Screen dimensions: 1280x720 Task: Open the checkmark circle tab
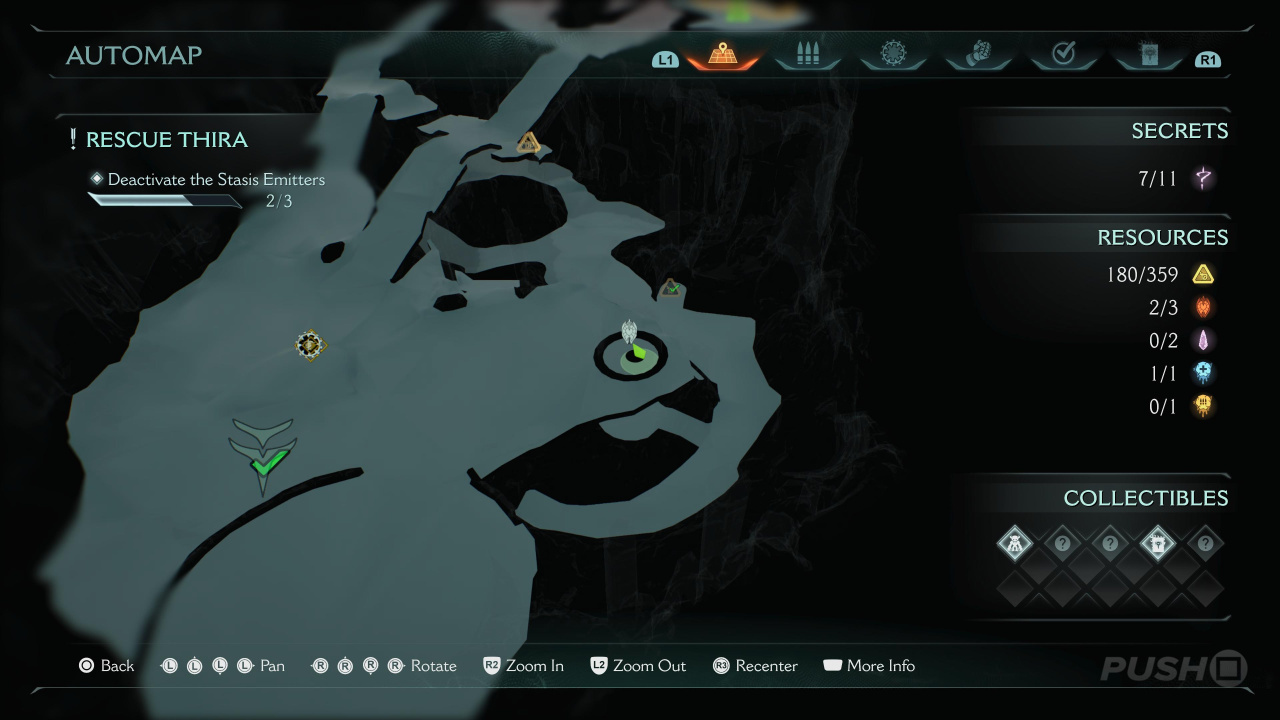click(1063, 55)
